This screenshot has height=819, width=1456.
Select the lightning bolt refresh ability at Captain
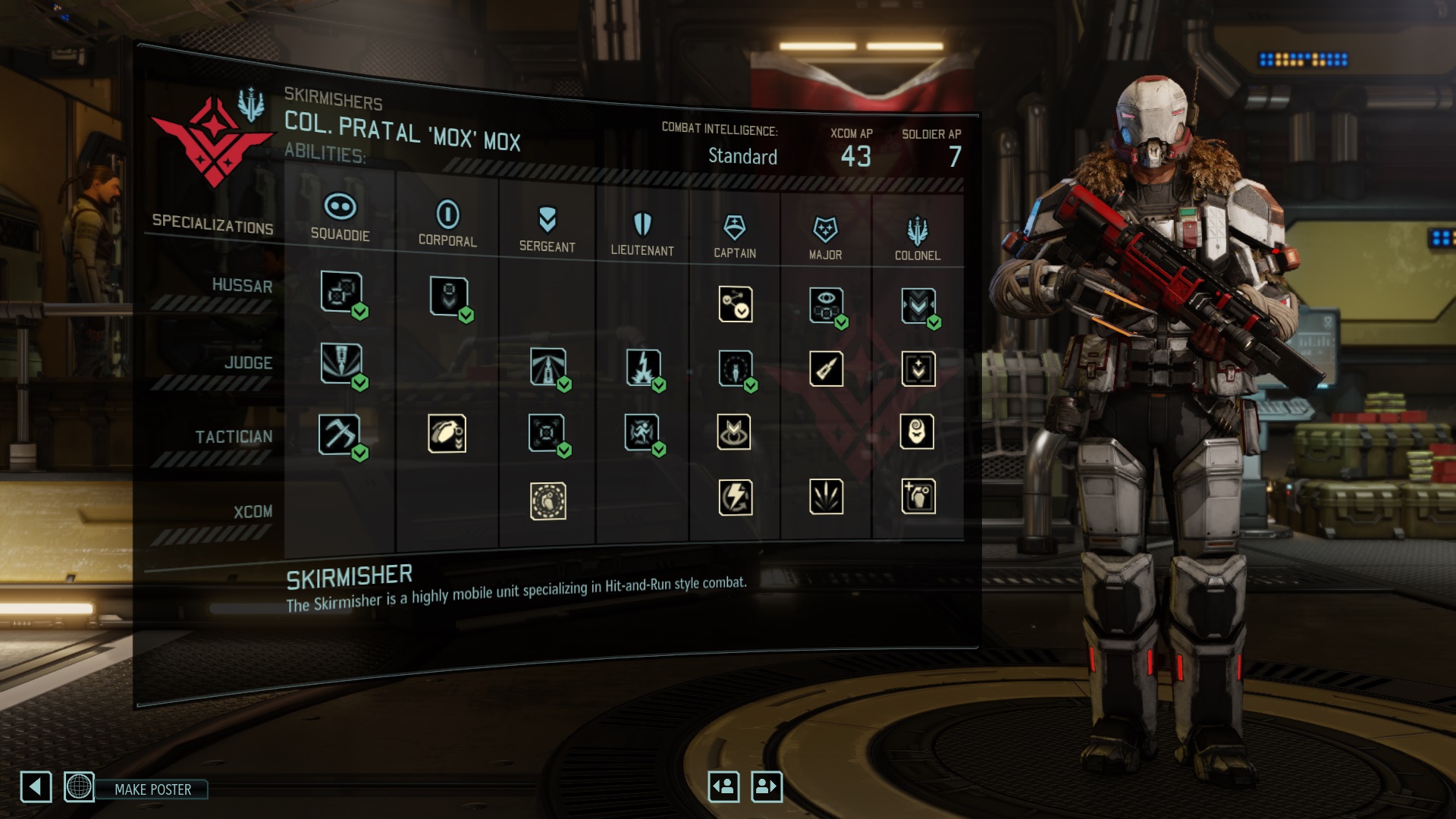[735, 497]
